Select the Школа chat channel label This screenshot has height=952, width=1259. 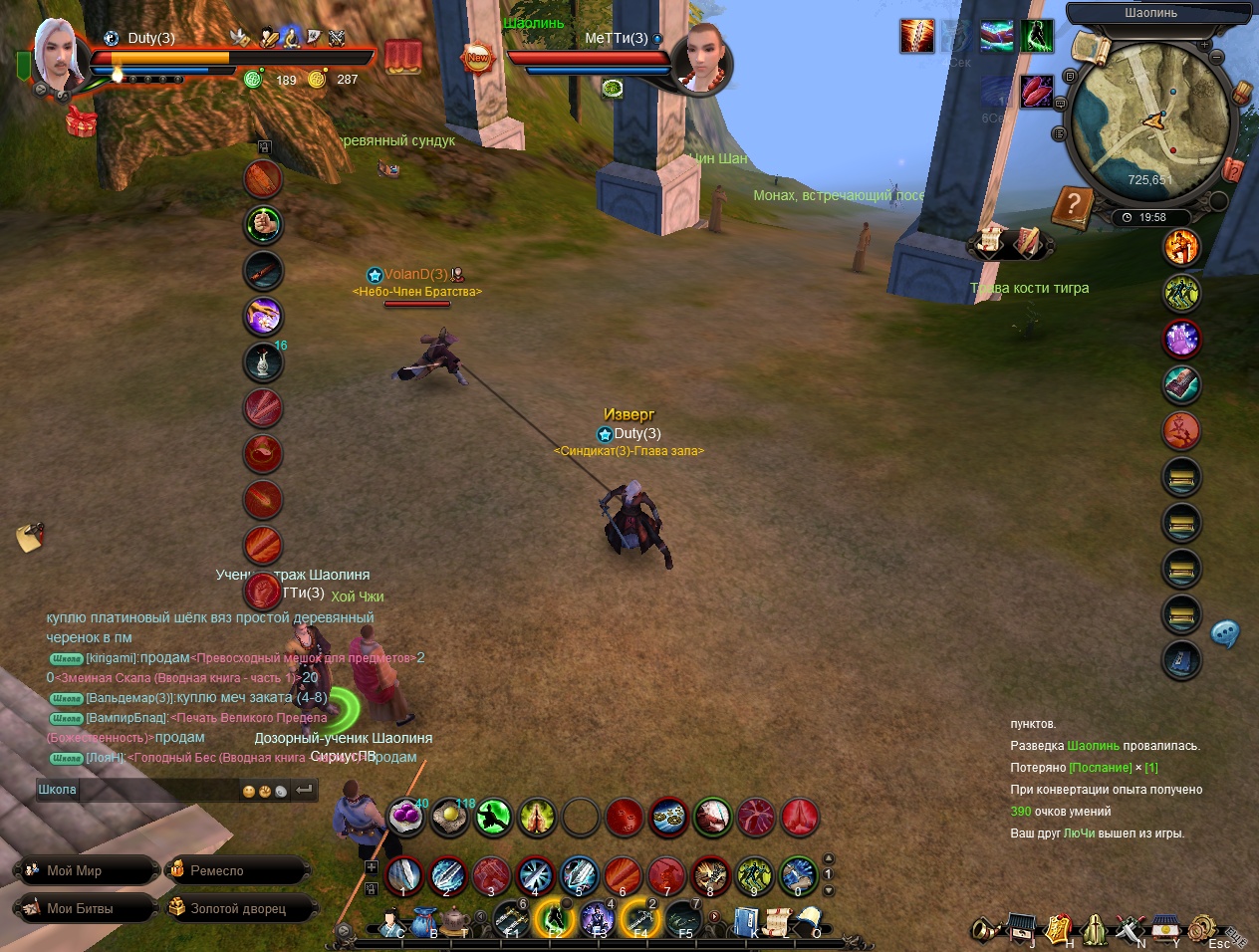[57, 790]
